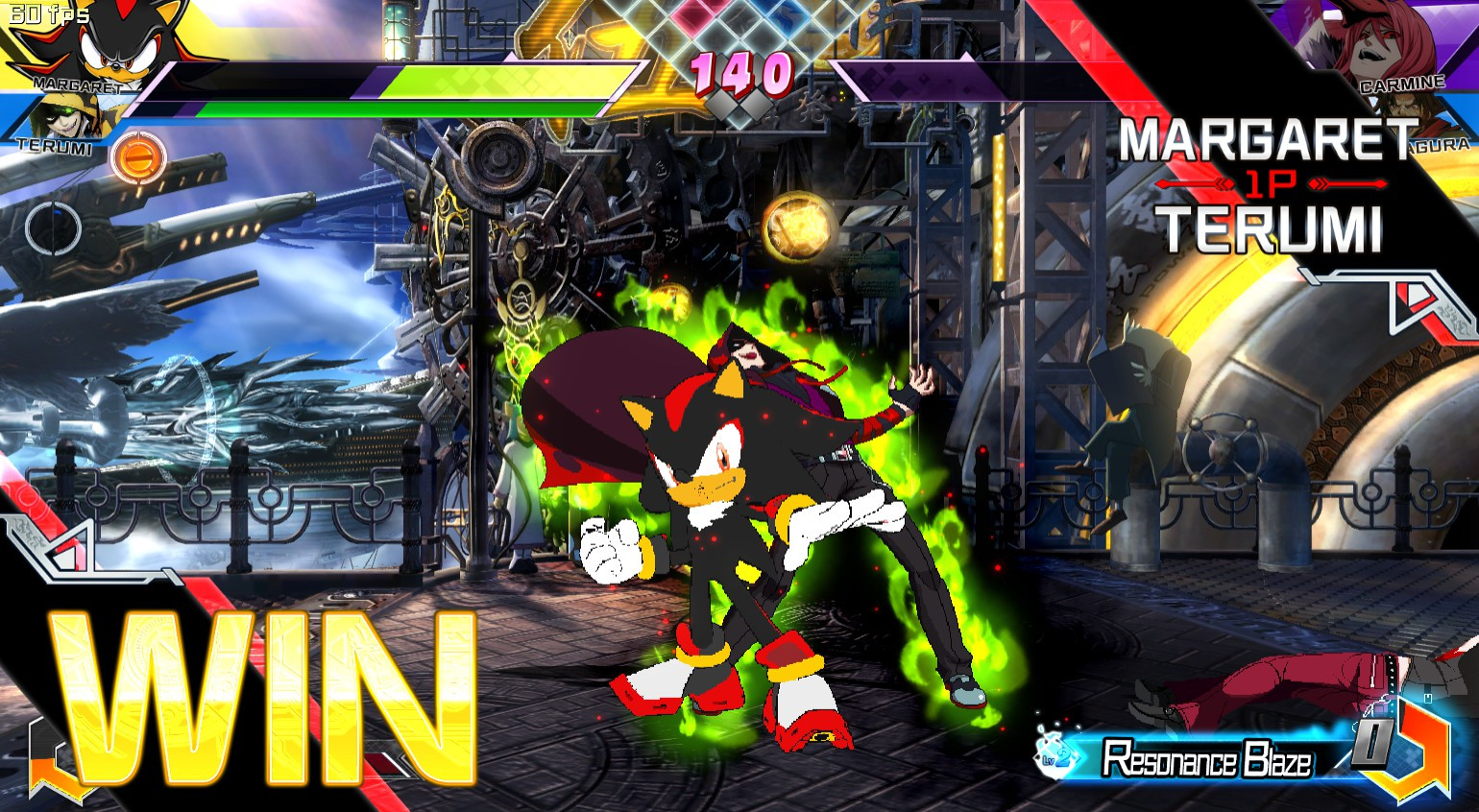Open the circular targeting reticle on the left
Viewport: 1479px width, 812px height.
tap(53, 226)
